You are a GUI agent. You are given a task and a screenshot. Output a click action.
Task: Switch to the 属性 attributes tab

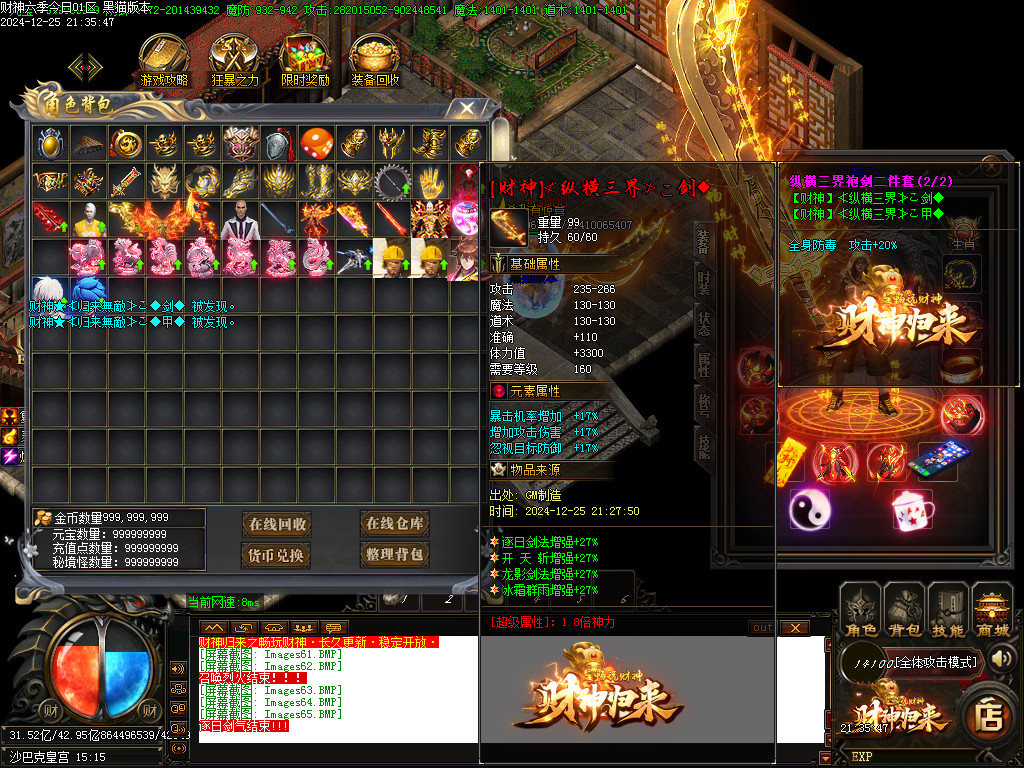[704, 365]
